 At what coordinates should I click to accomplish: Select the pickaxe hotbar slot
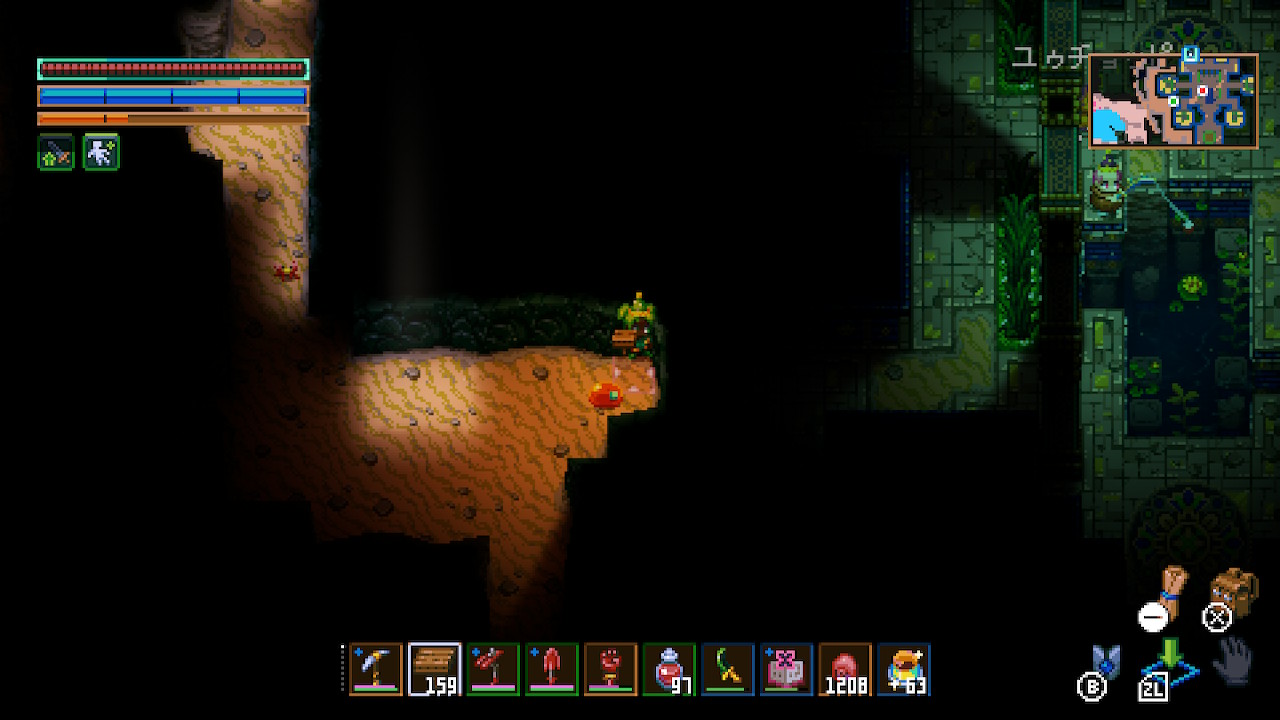[x=376, y=668]
